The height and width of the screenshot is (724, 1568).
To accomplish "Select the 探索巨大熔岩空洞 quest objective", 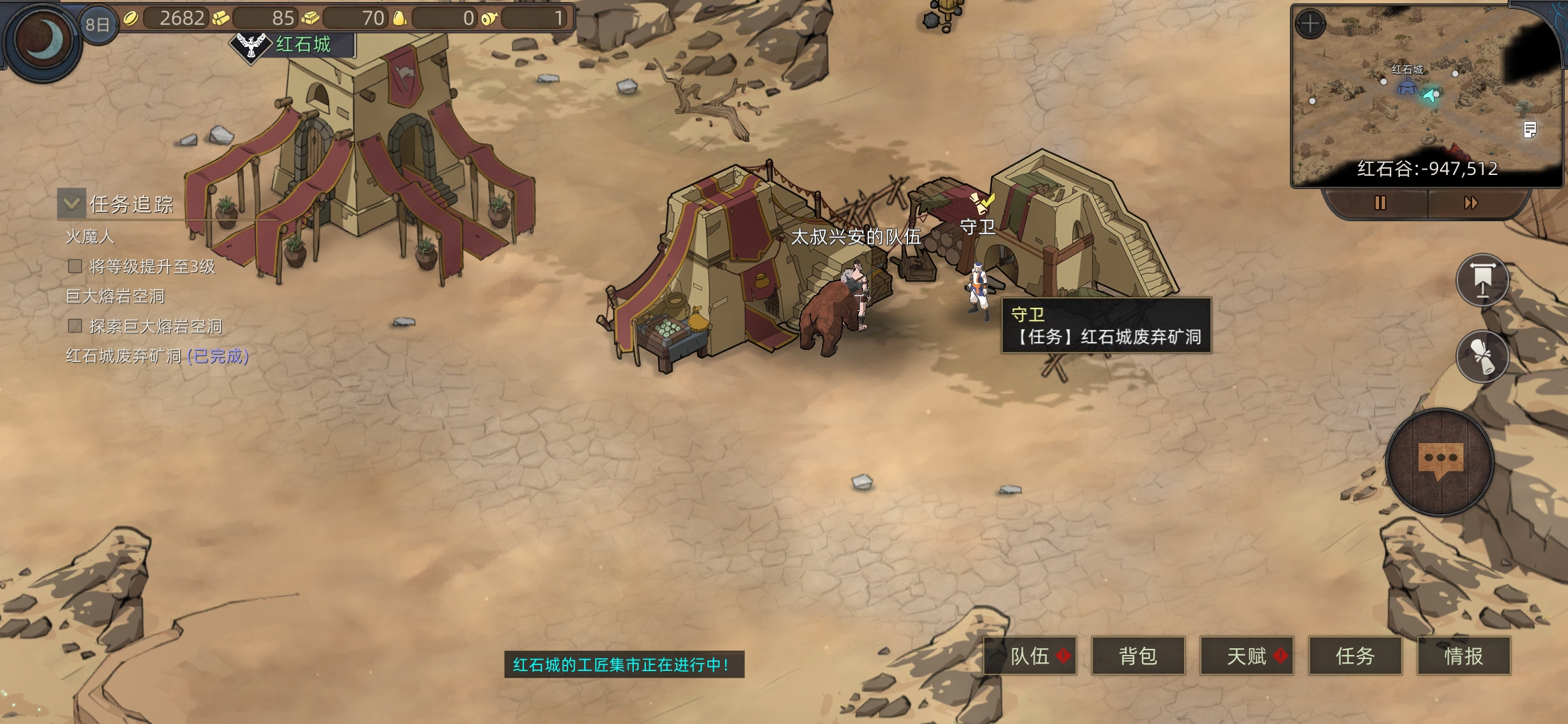I will point(155,326).
